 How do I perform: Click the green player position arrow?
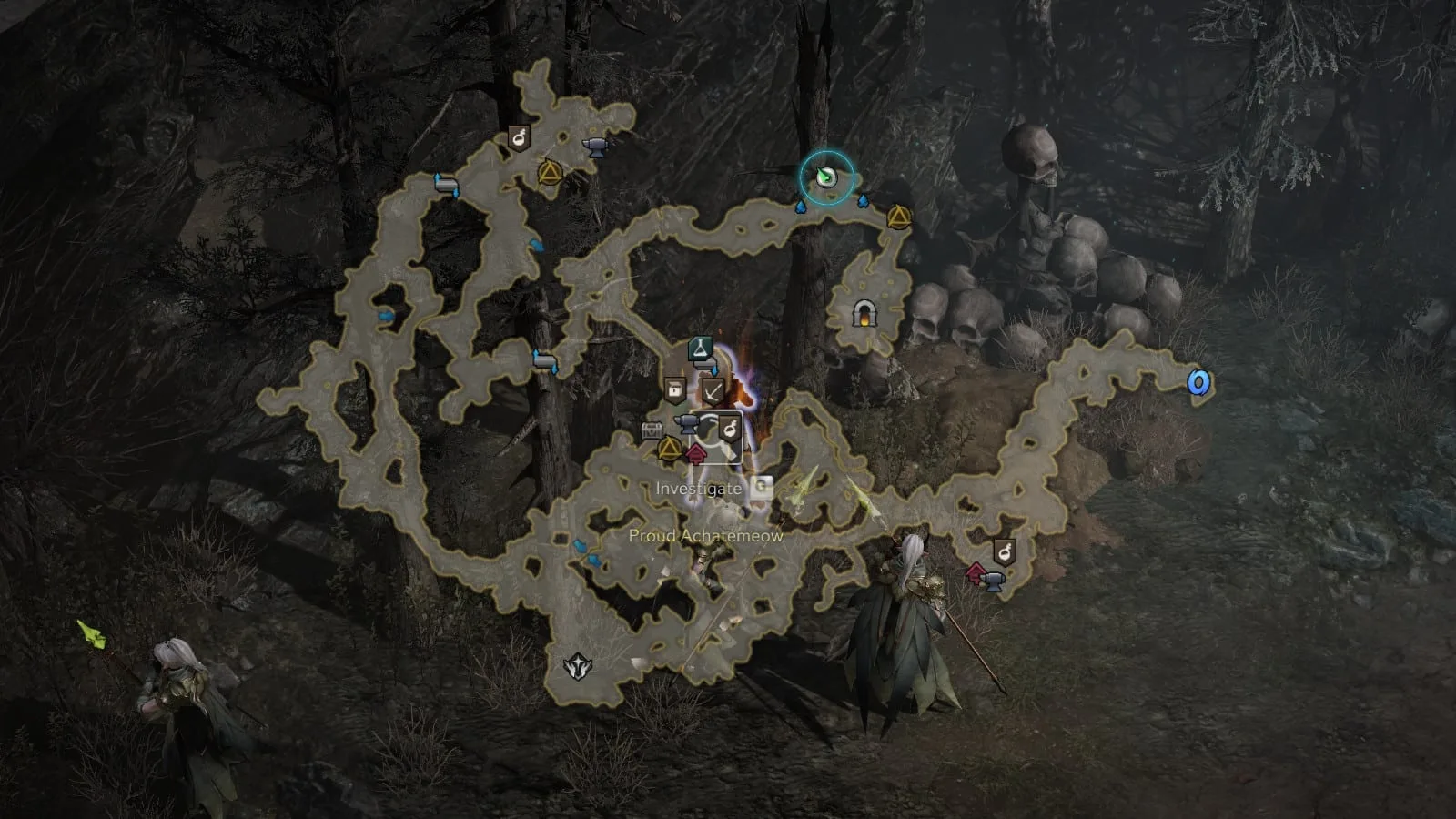coord(826,177)
